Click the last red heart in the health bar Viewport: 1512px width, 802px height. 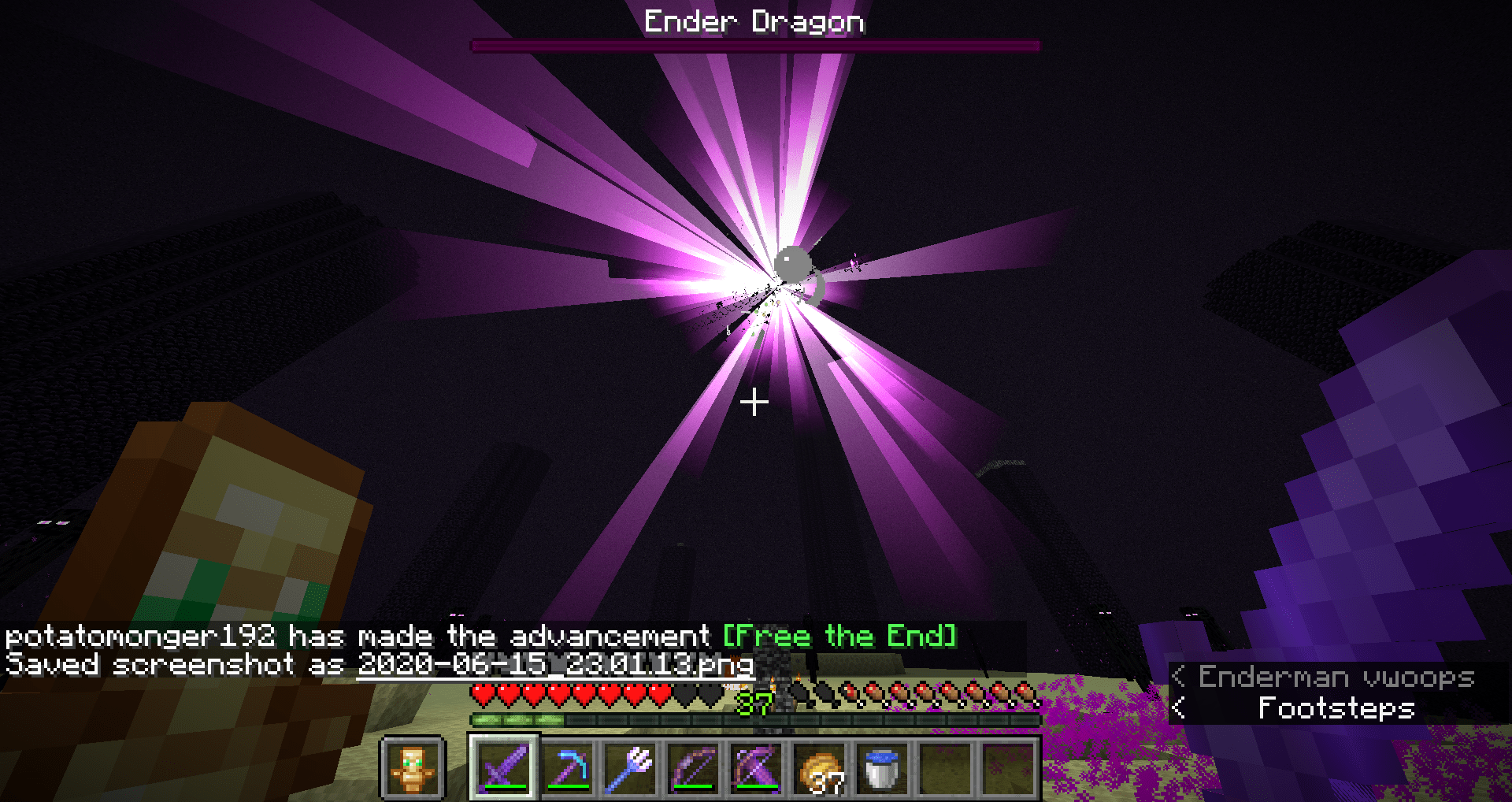tap(661, 692)
